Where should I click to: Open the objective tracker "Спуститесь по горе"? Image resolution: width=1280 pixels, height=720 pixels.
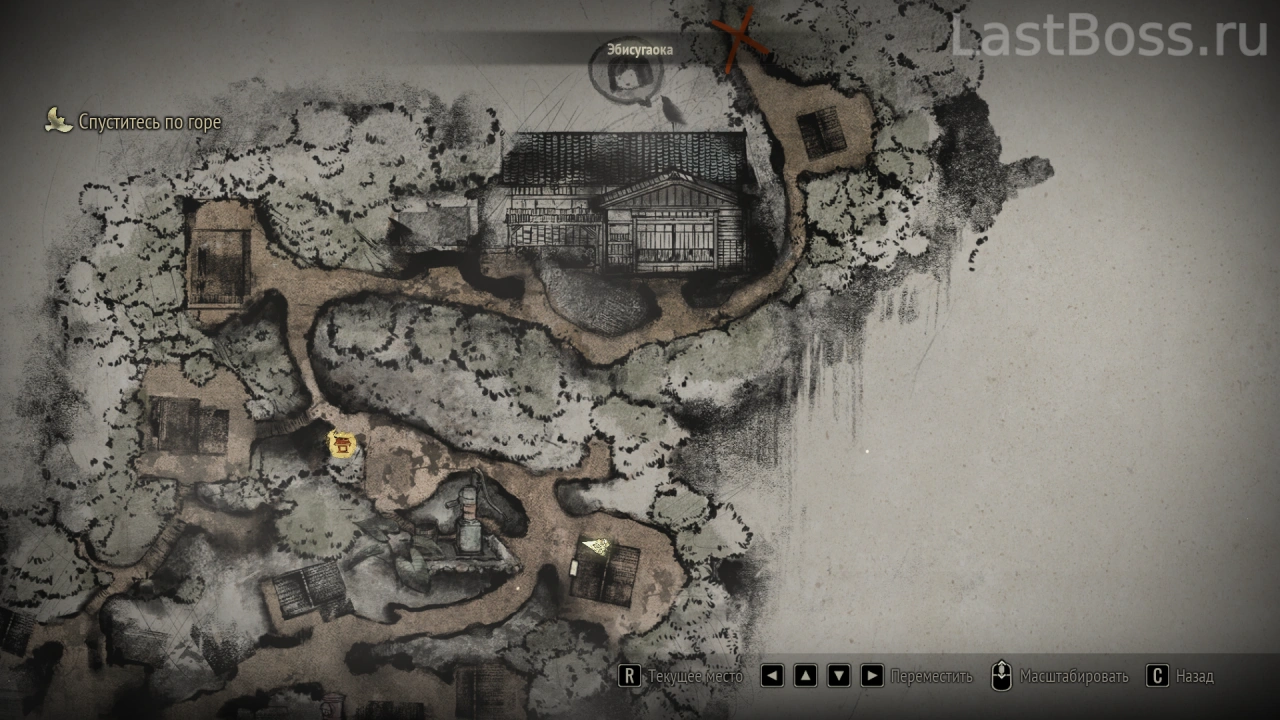tap(134, 122)
